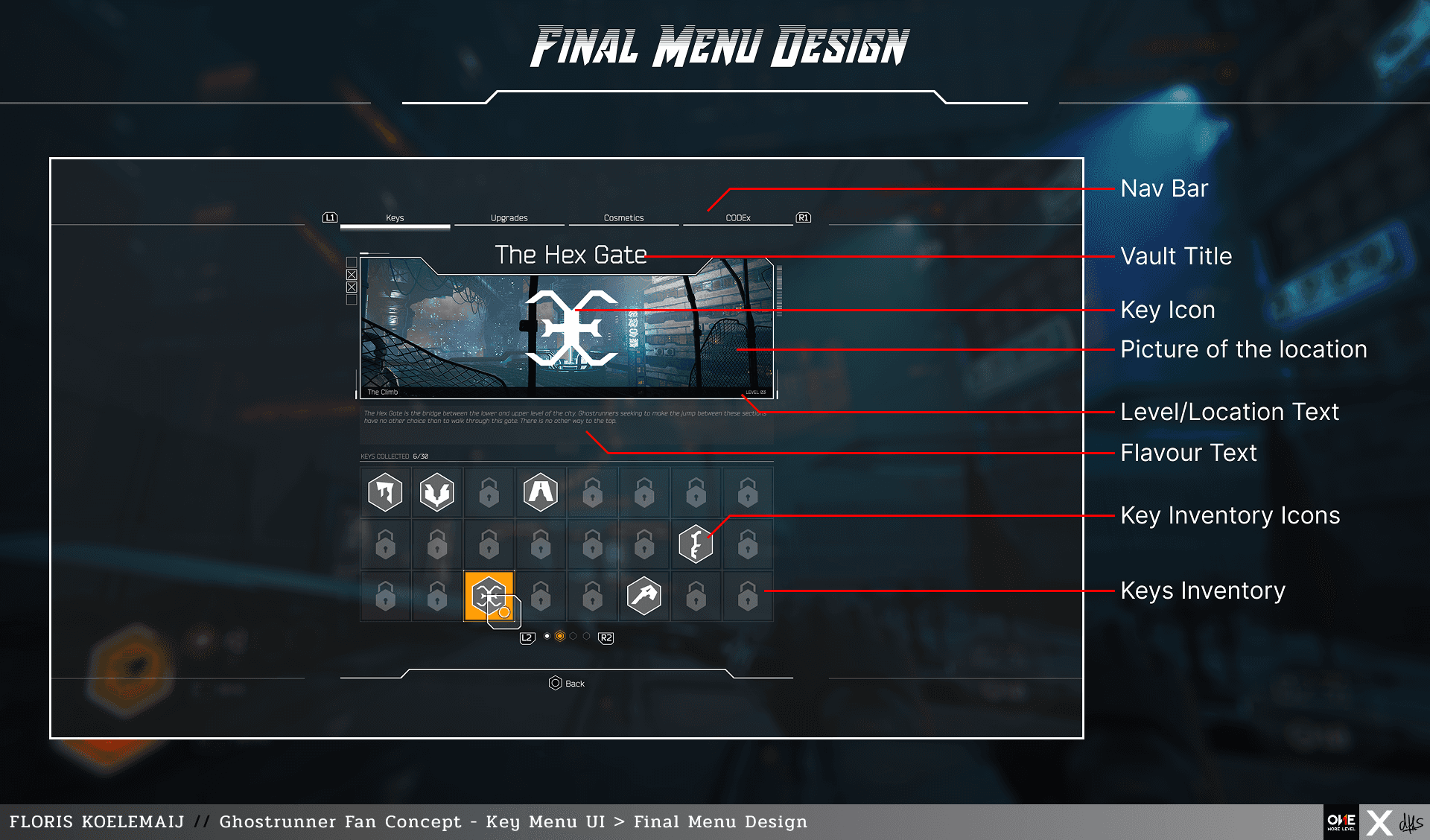Select the first page indicator dot
Image resolution: width=1430 pixels, height=840 pixels.
pos(547,637)
